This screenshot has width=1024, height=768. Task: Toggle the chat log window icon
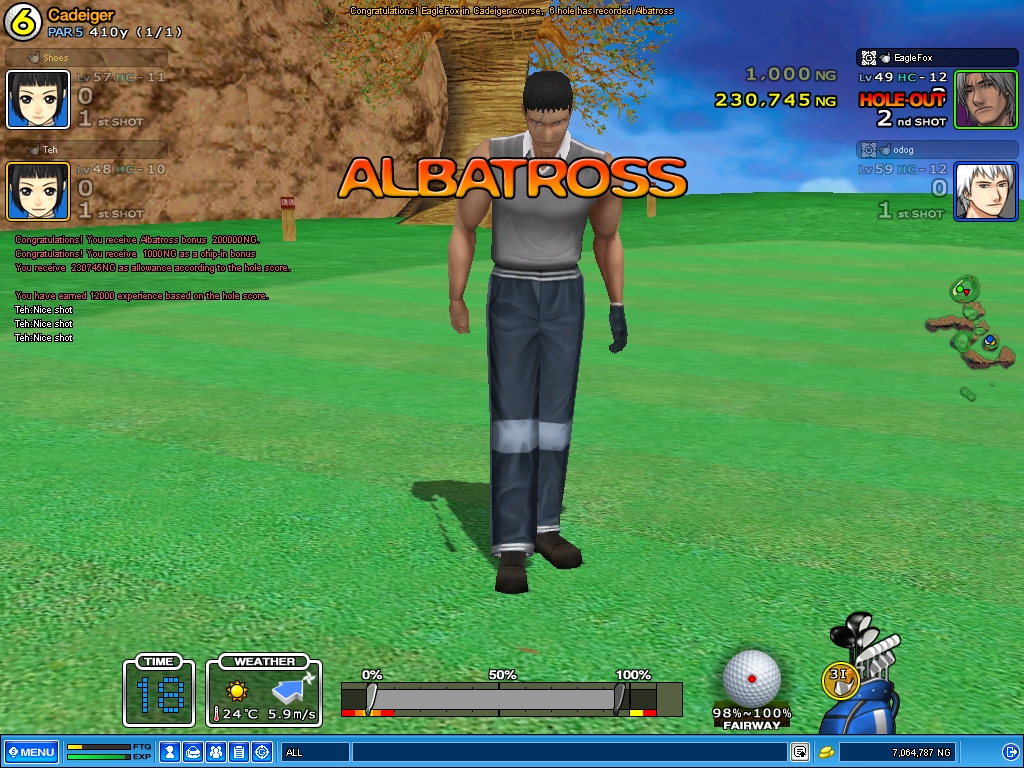800,751
